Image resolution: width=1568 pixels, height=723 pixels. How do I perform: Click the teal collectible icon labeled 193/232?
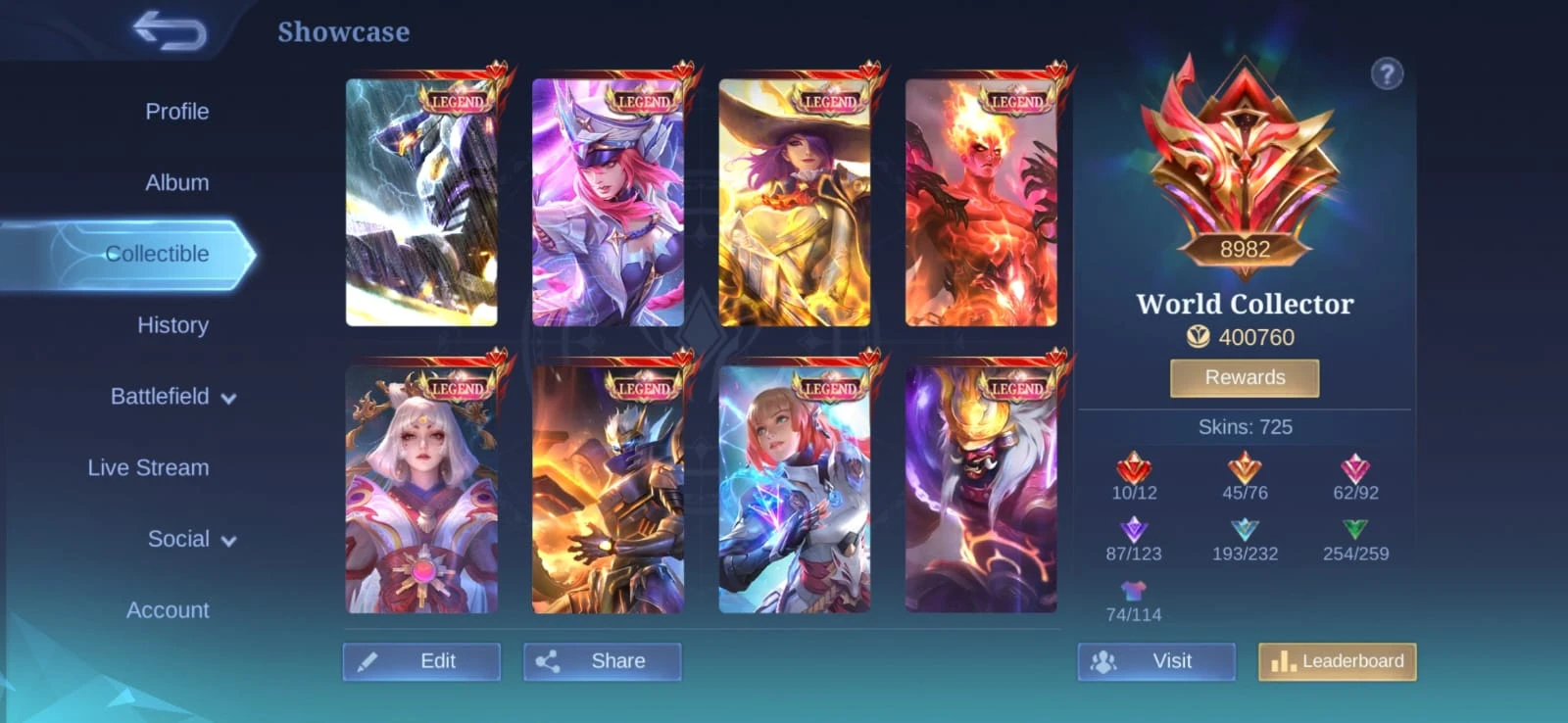pyautogui.click(x=1245, y=531)
